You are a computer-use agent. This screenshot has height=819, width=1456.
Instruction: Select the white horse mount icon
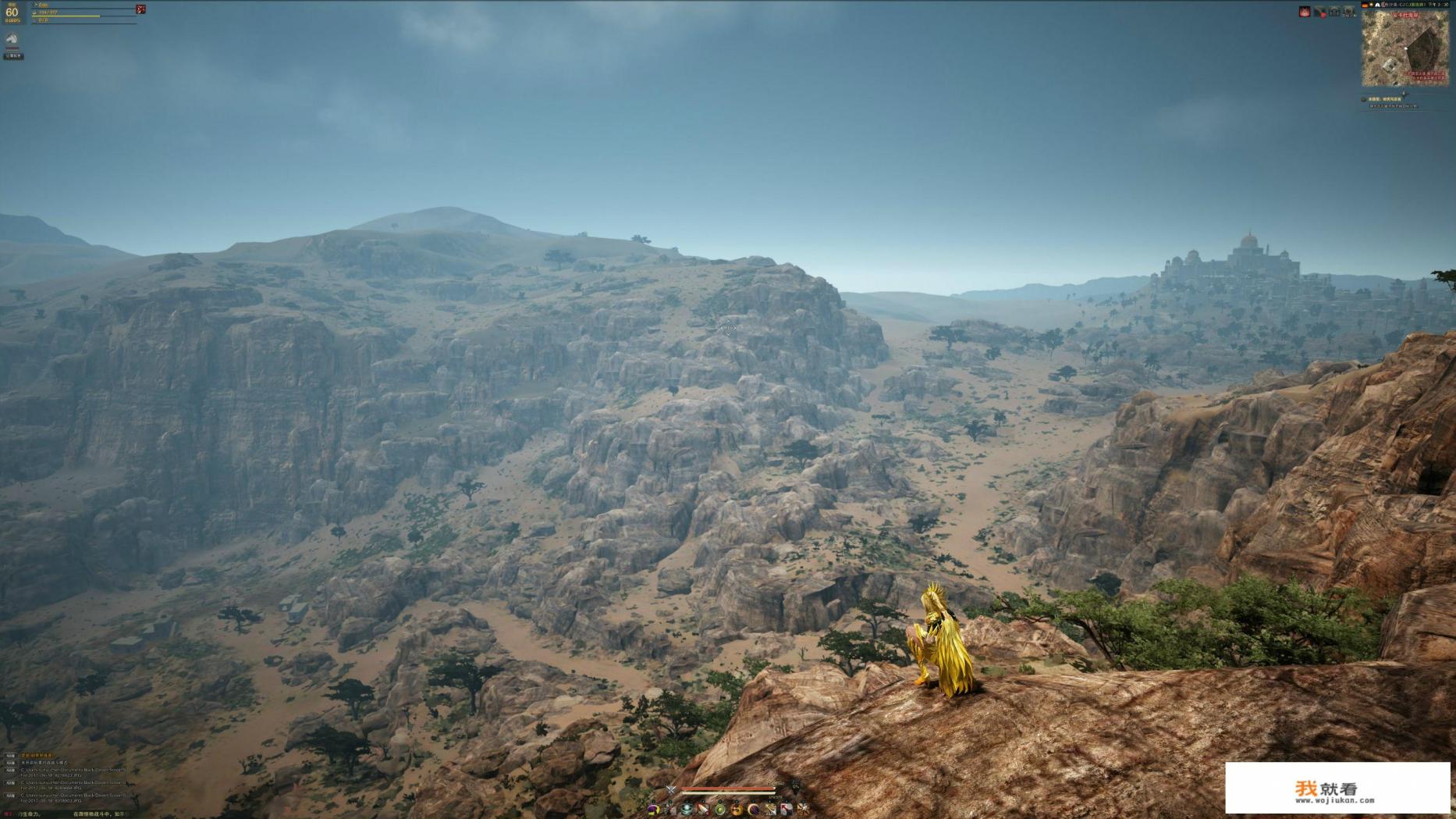(x=12, y=39)
